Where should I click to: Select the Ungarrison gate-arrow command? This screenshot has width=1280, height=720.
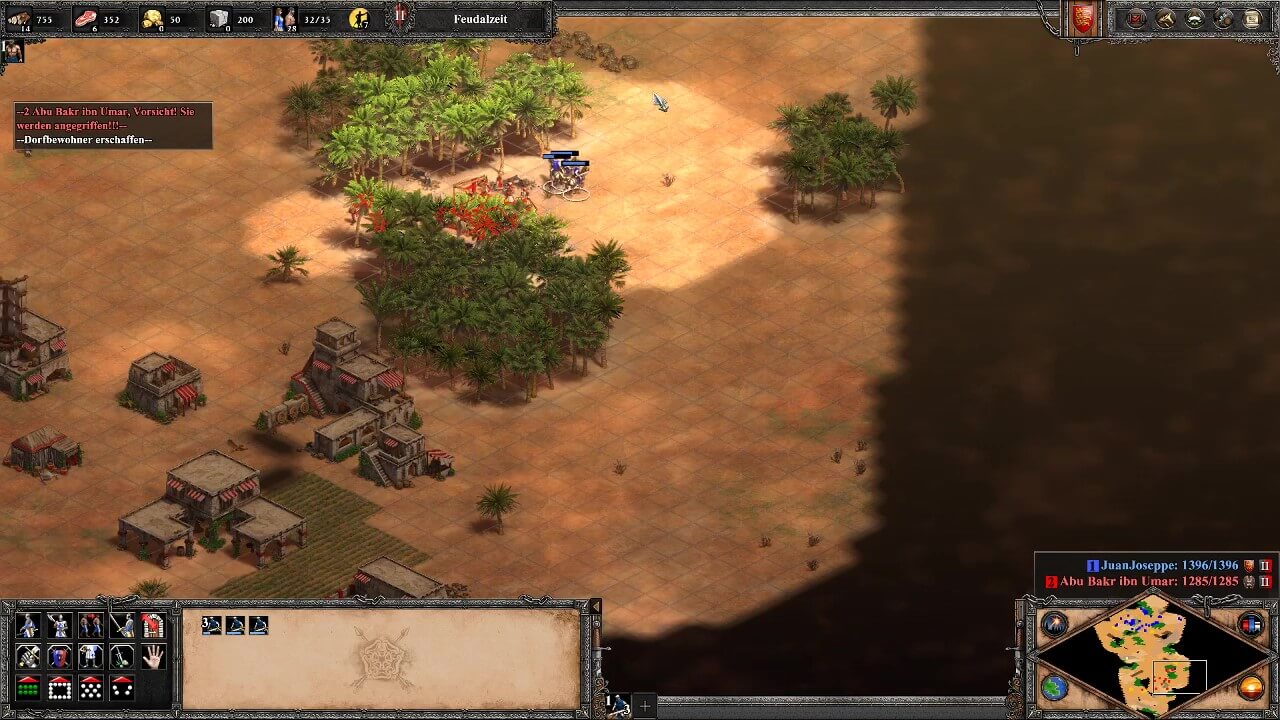coord(152,625)
